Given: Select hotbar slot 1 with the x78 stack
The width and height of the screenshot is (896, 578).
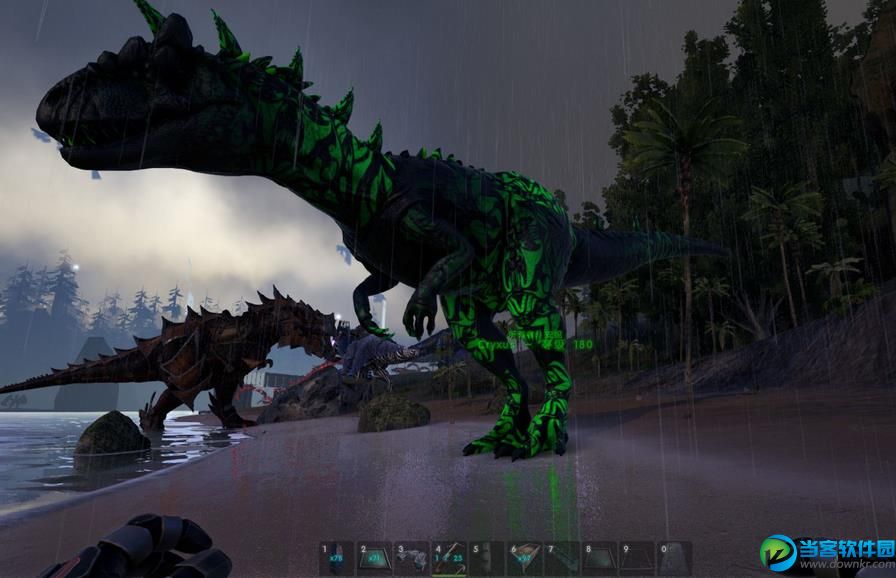Looking at the screenshot, I should [x=337, y=558].
